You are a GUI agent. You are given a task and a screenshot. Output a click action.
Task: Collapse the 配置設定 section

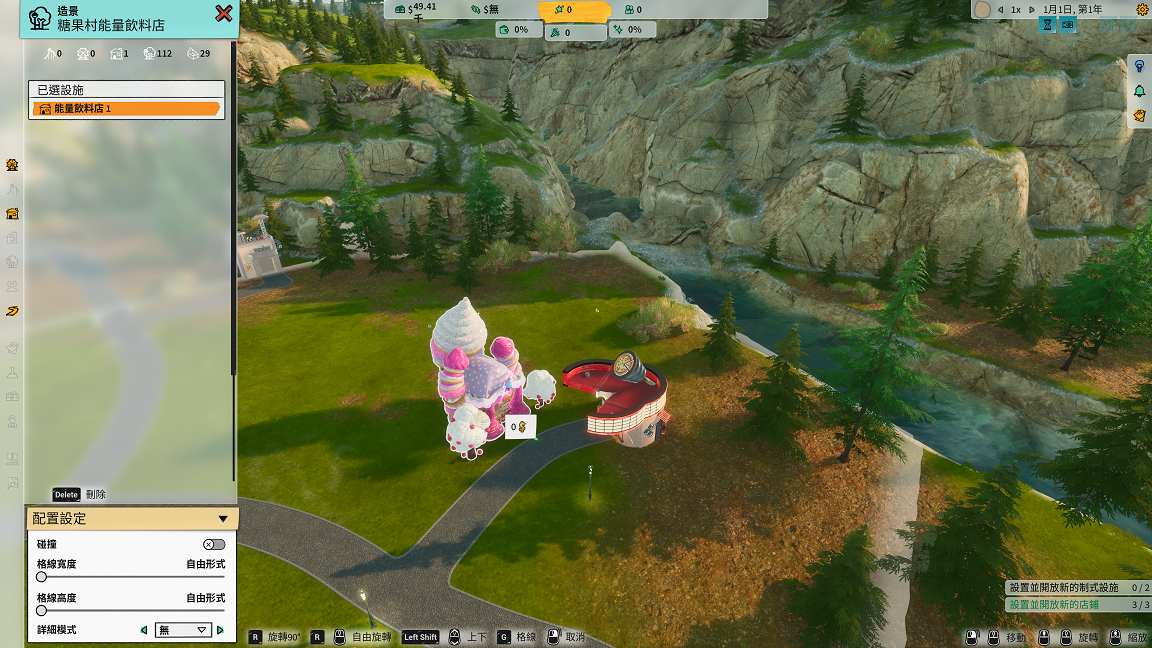(223, 519)
